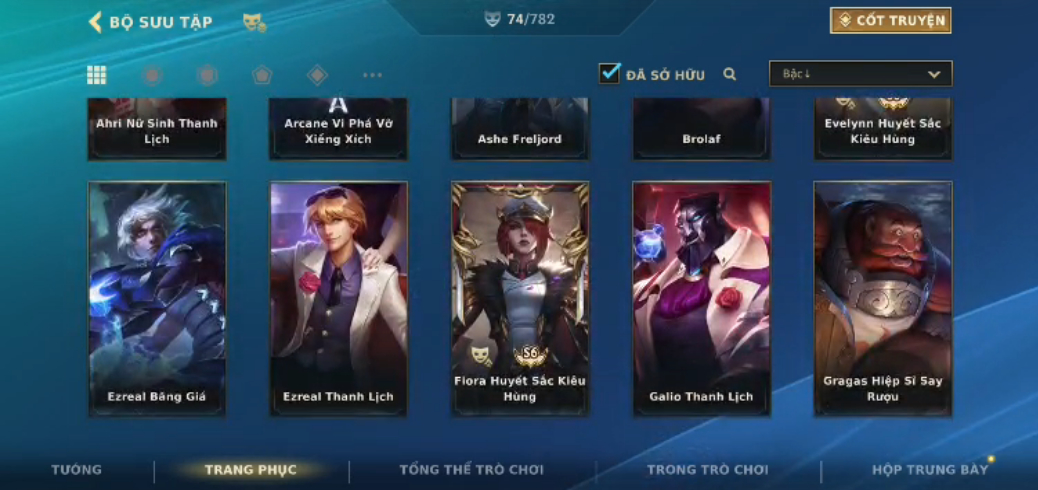
Task: Choose the Brolaf skin card
Action: [701, 130]
